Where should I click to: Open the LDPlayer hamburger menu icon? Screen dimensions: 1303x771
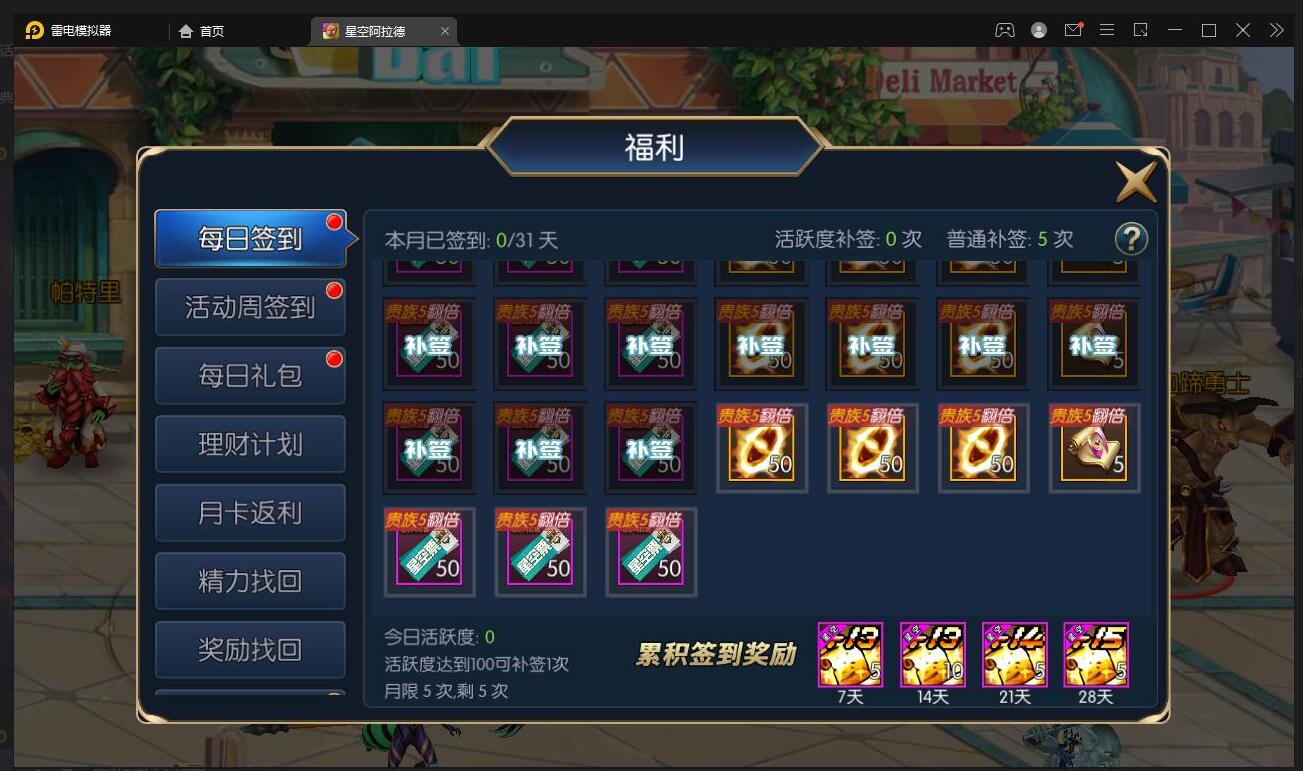coord(1107,29)
